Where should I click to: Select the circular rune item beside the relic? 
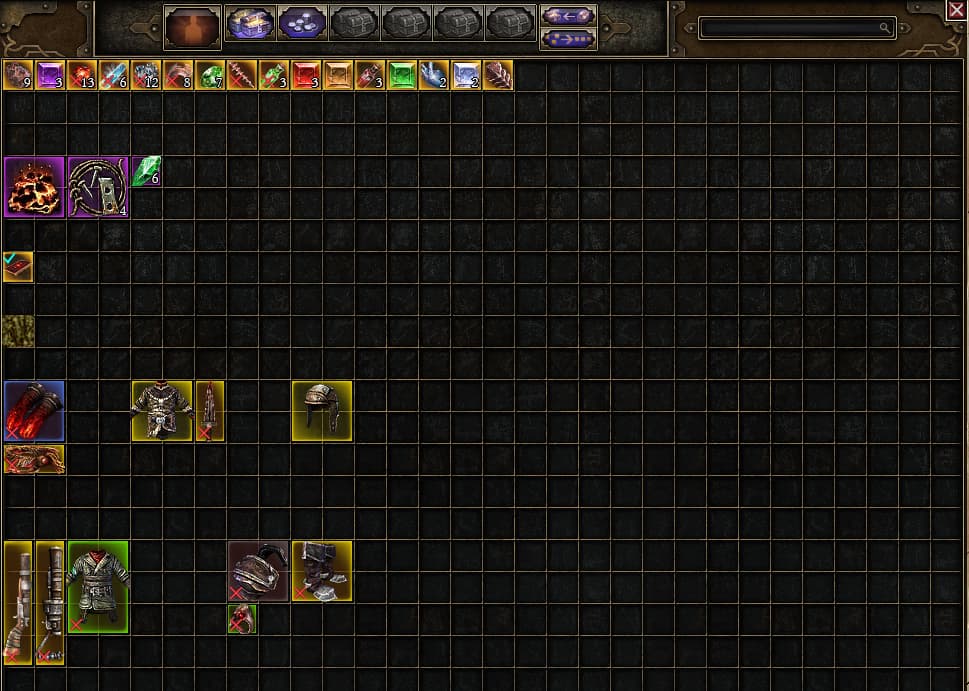[x=98, y=187]
